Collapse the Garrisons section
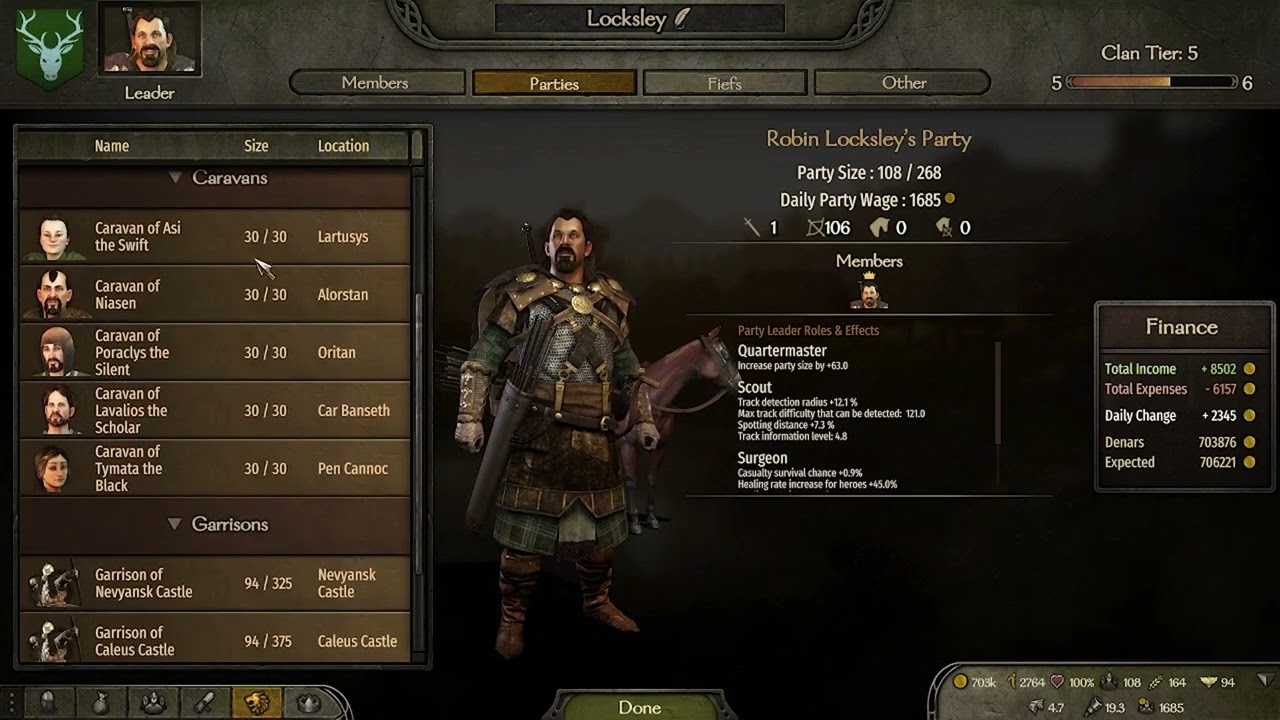The width and height of the screenshot is (1280, 720). [176, 524]
